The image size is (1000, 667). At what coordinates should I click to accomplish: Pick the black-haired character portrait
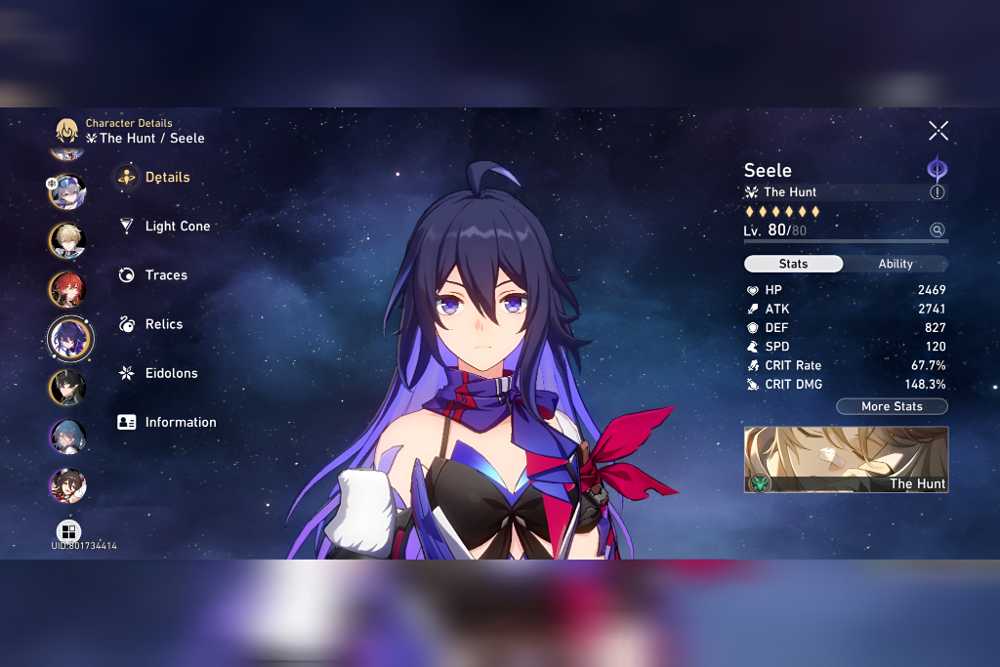click(68, 387)
